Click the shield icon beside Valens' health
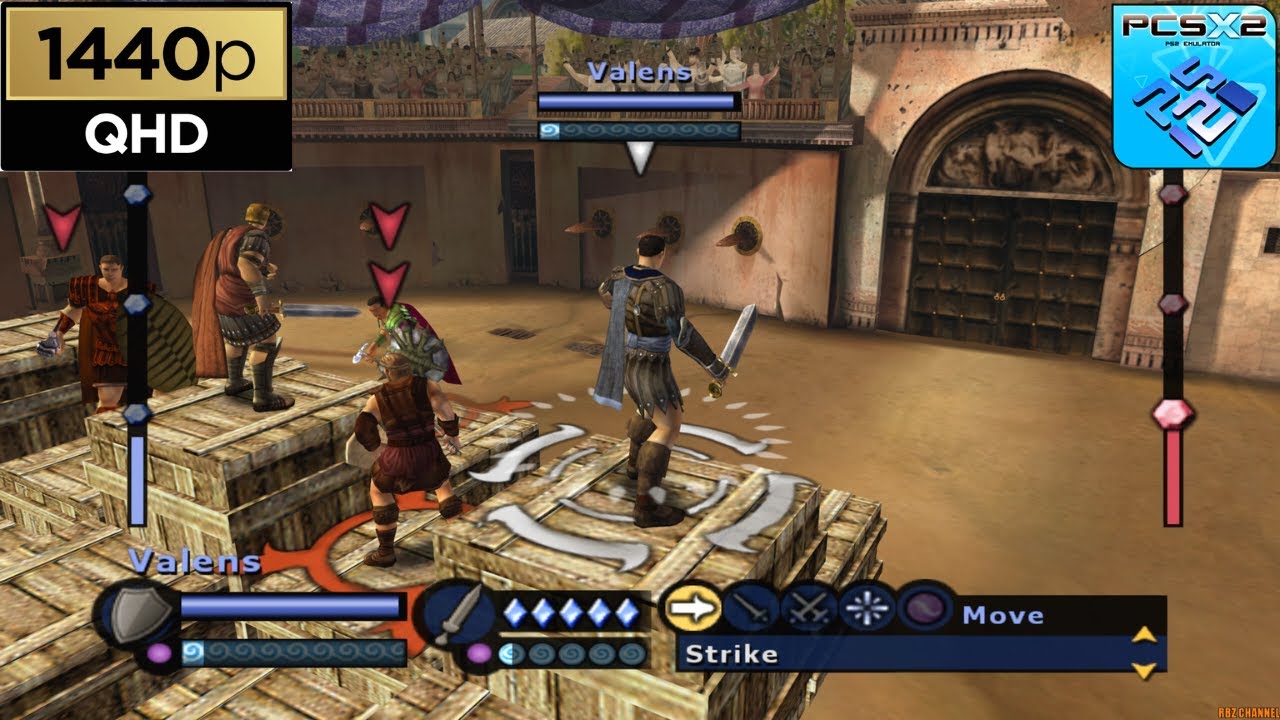Screen dimensions: 1280x720 (135, 615)
